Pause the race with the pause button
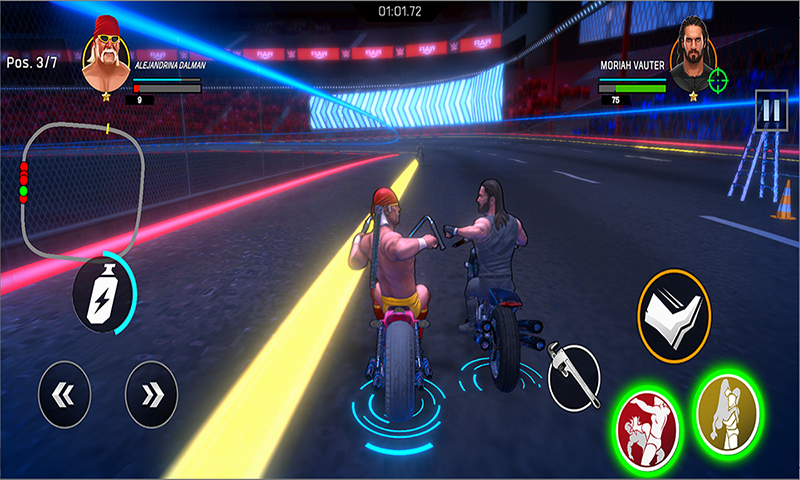Image resolution: width=800 pixels, height=480 pixels. [769, 111]
